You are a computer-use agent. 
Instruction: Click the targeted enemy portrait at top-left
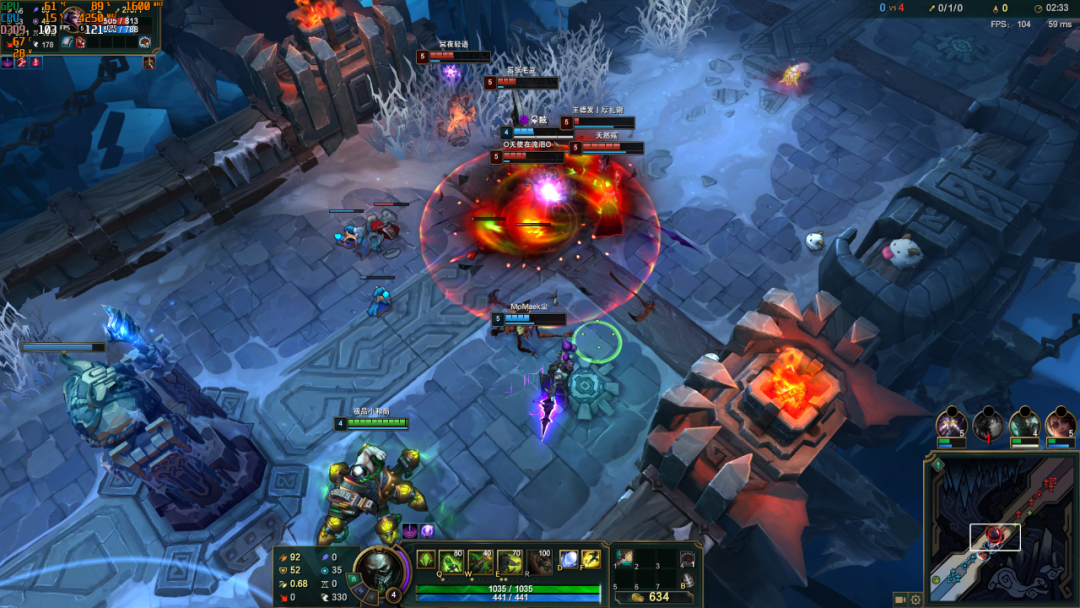click(74, 19)
